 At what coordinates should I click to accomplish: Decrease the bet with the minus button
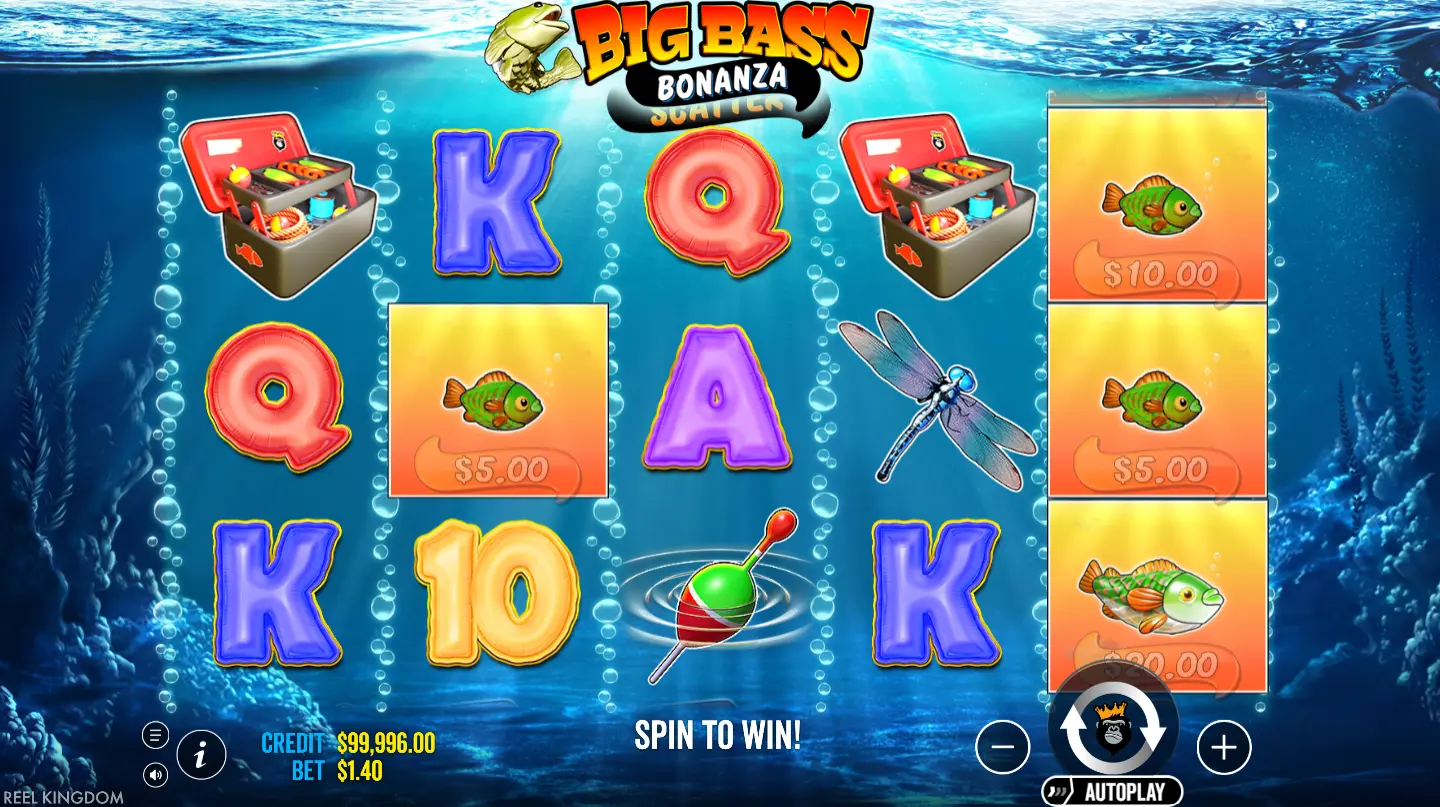1002,746
